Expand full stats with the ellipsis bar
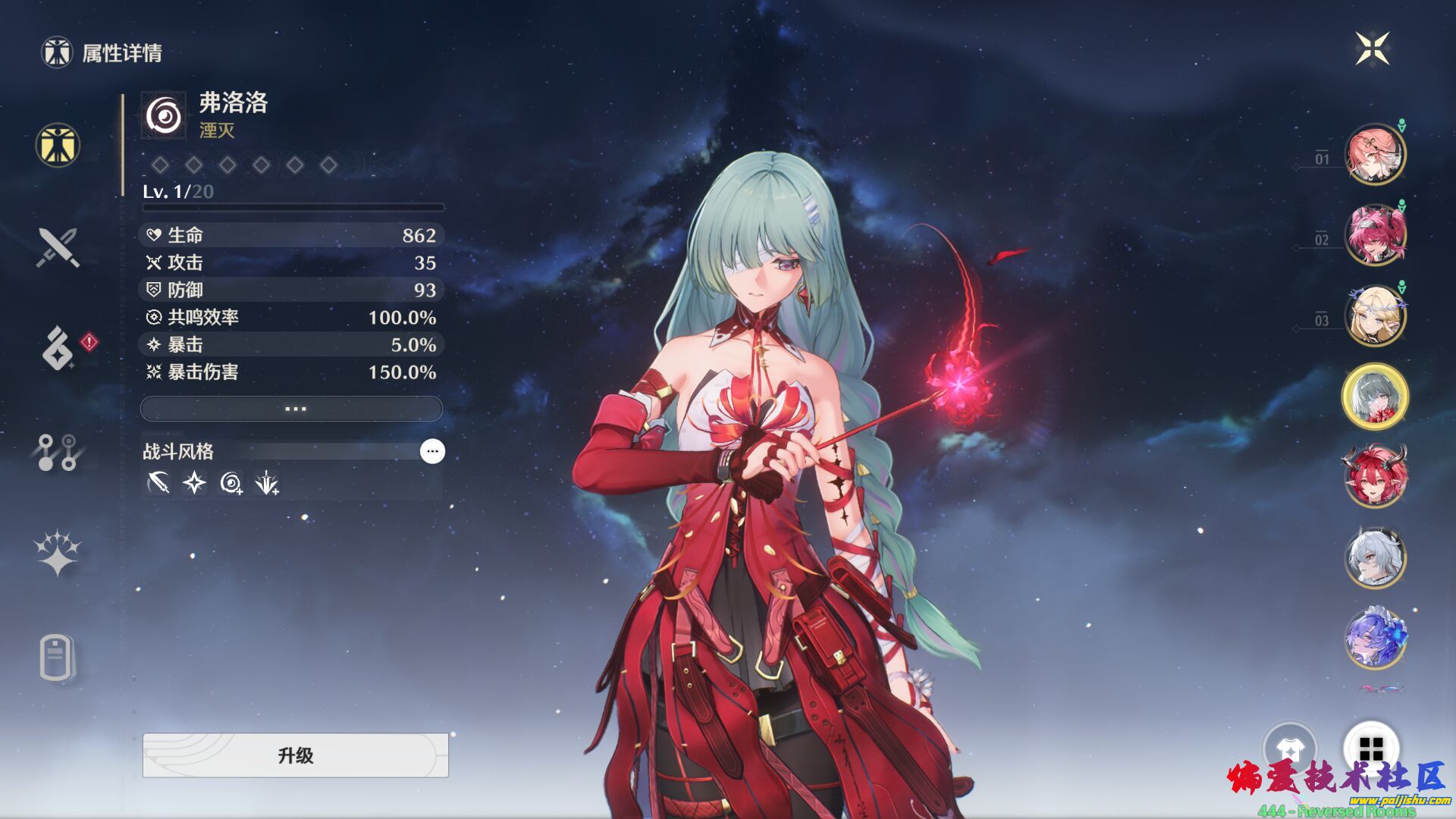 (x=292, y=409)
